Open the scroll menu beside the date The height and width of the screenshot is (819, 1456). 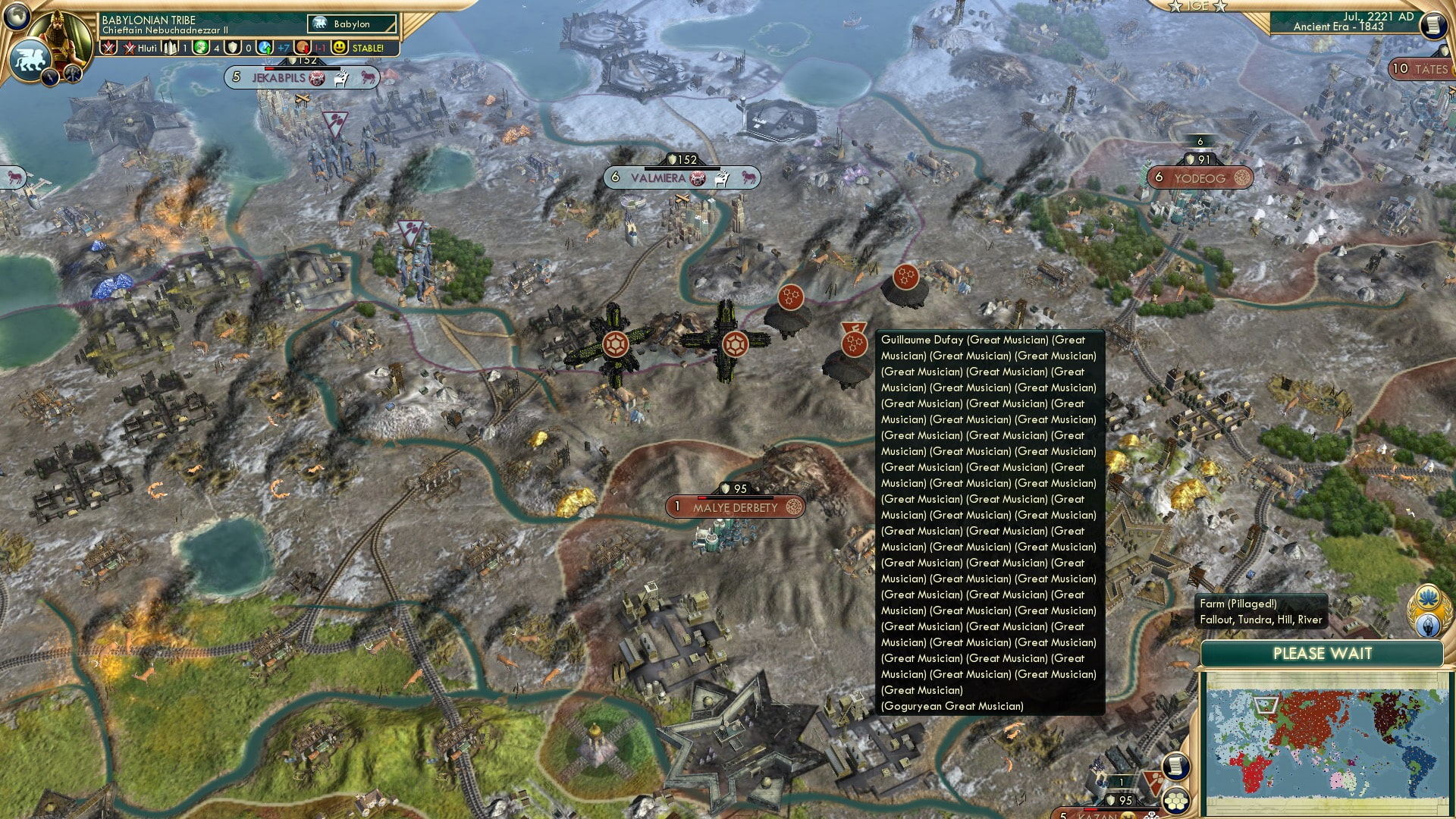pos(1432,25)
